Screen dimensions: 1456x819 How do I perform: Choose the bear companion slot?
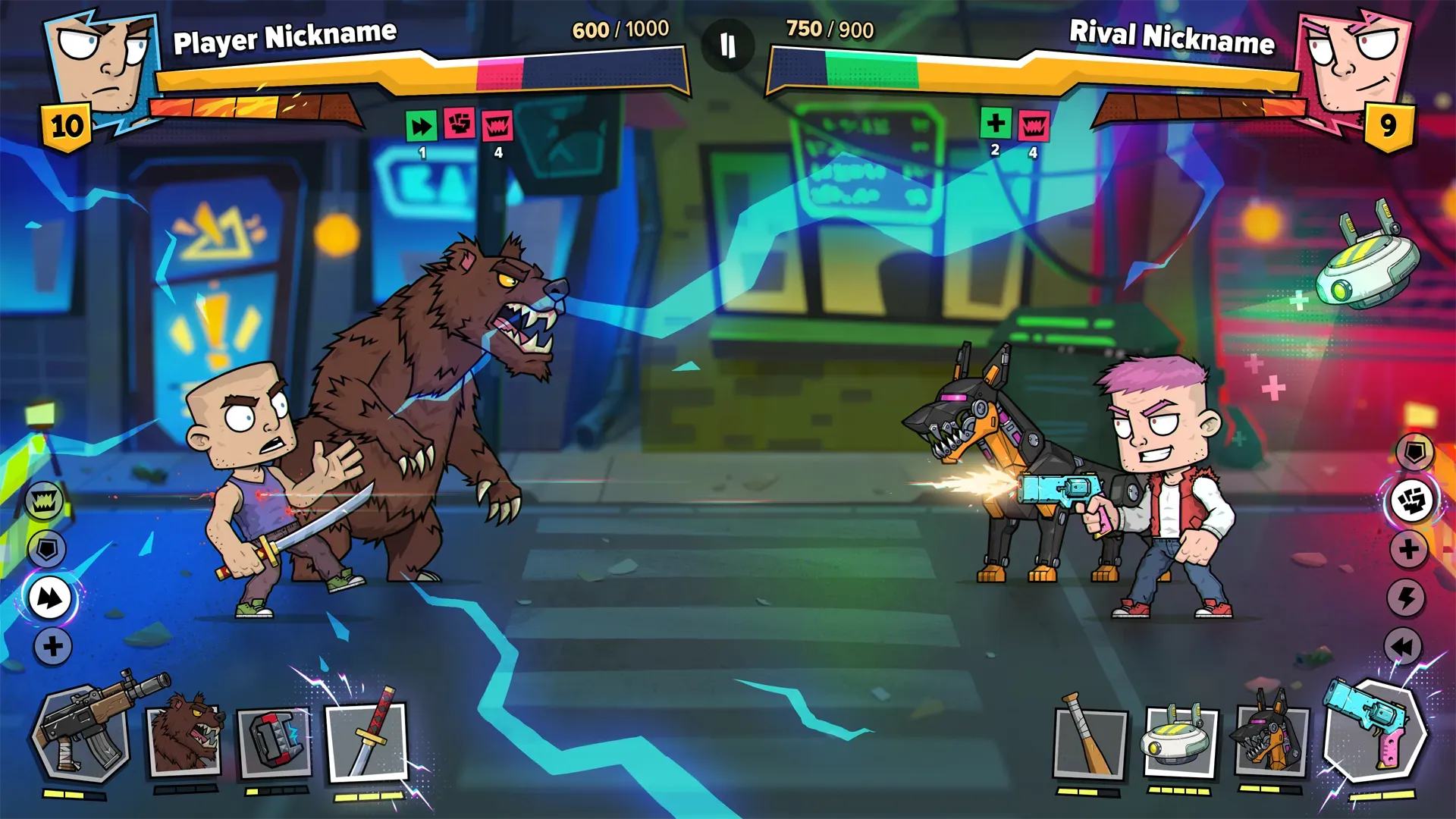184,739
